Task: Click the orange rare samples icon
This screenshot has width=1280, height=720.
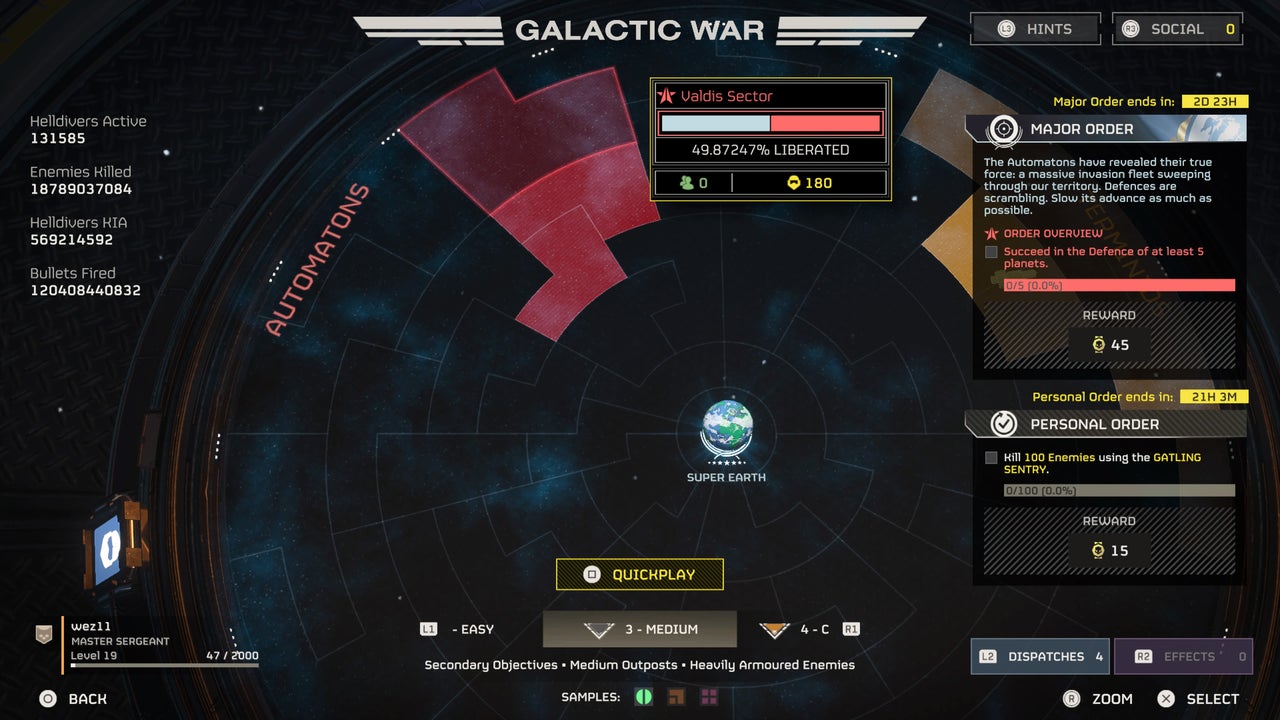Action: (676, 696)
